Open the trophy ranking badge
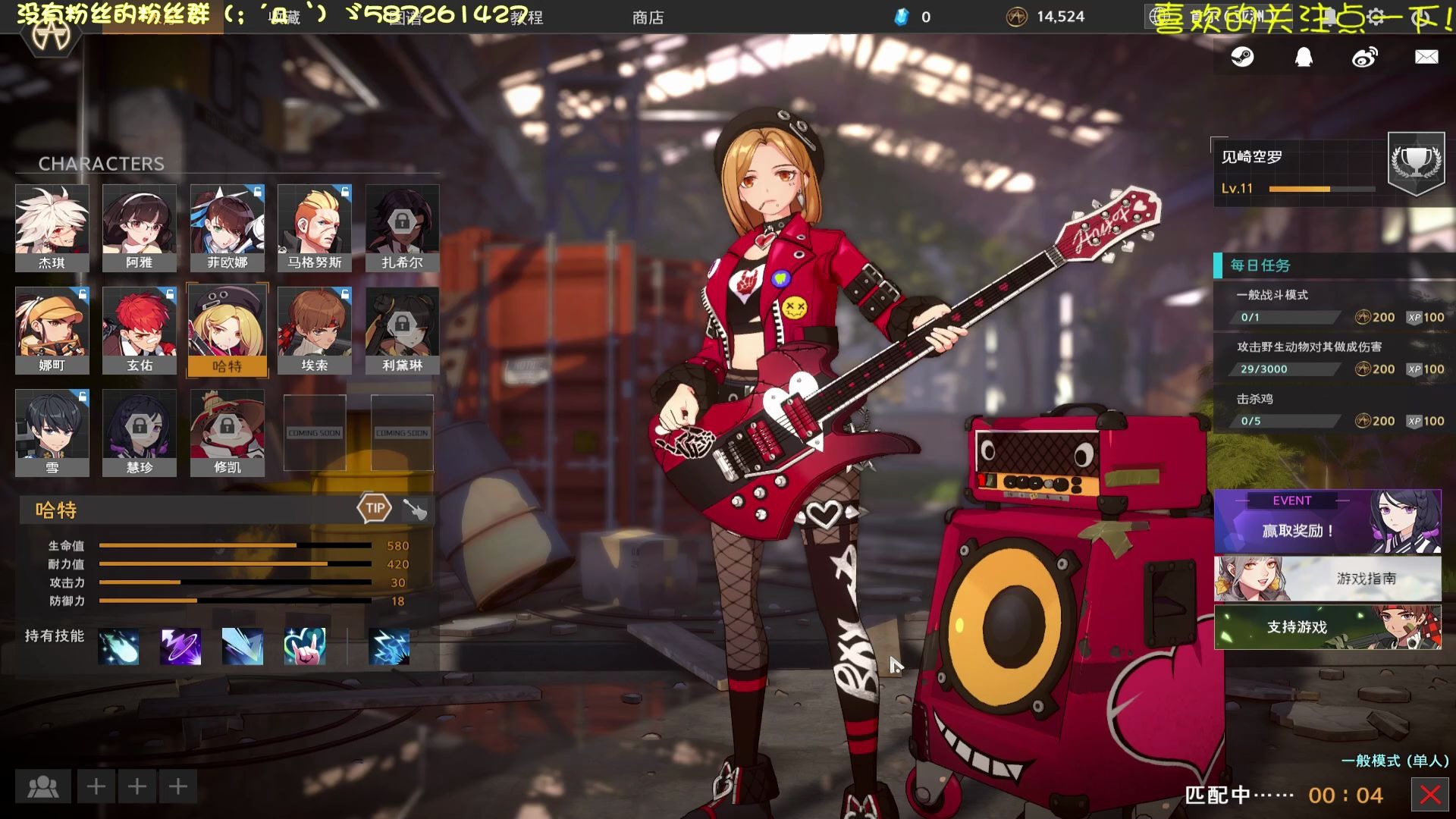The width and height of the screenshot is (1456, 819). point(1416,162)
